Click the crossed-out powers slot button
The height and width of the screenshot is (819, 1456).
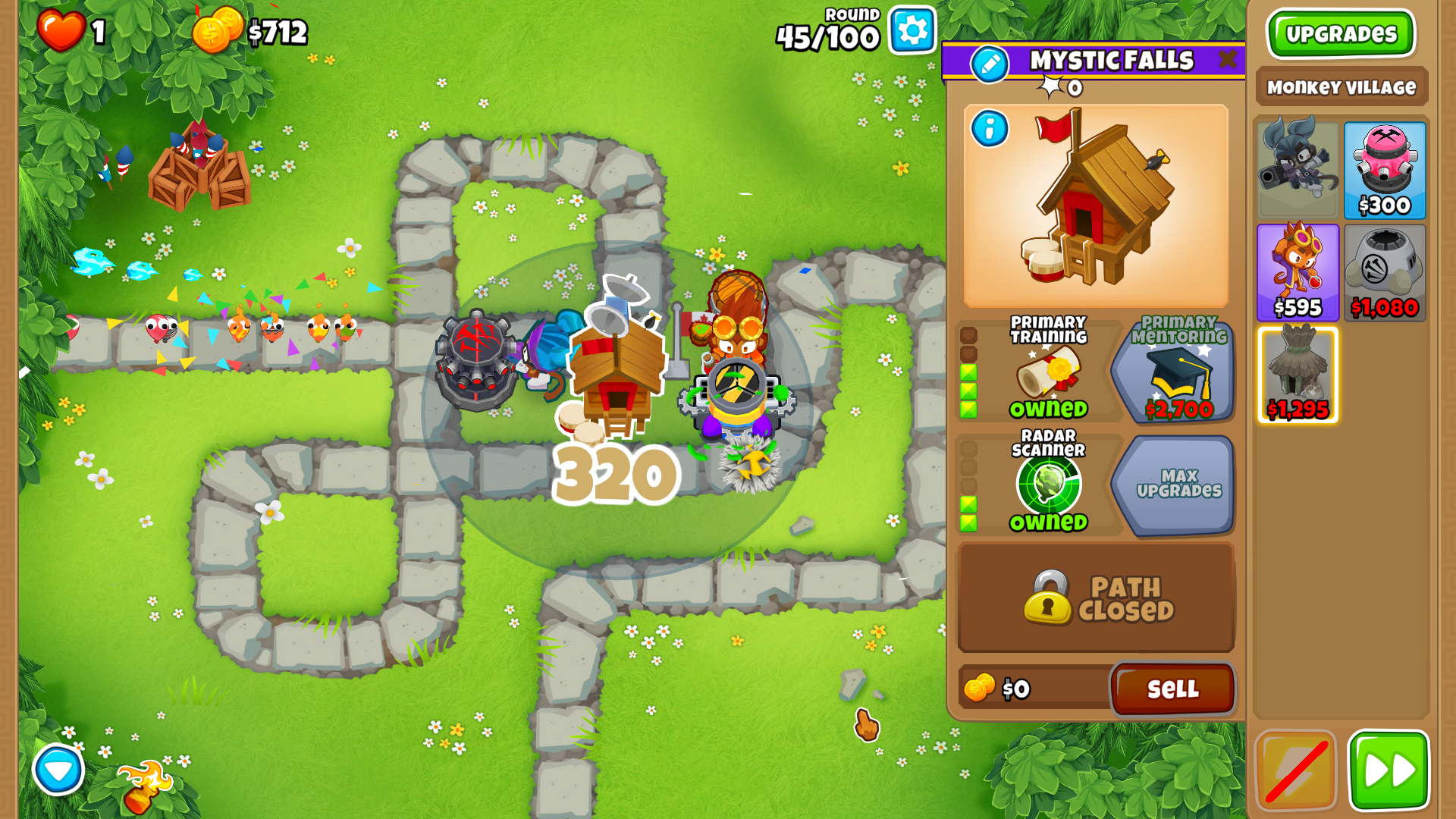pos(1296,770)
